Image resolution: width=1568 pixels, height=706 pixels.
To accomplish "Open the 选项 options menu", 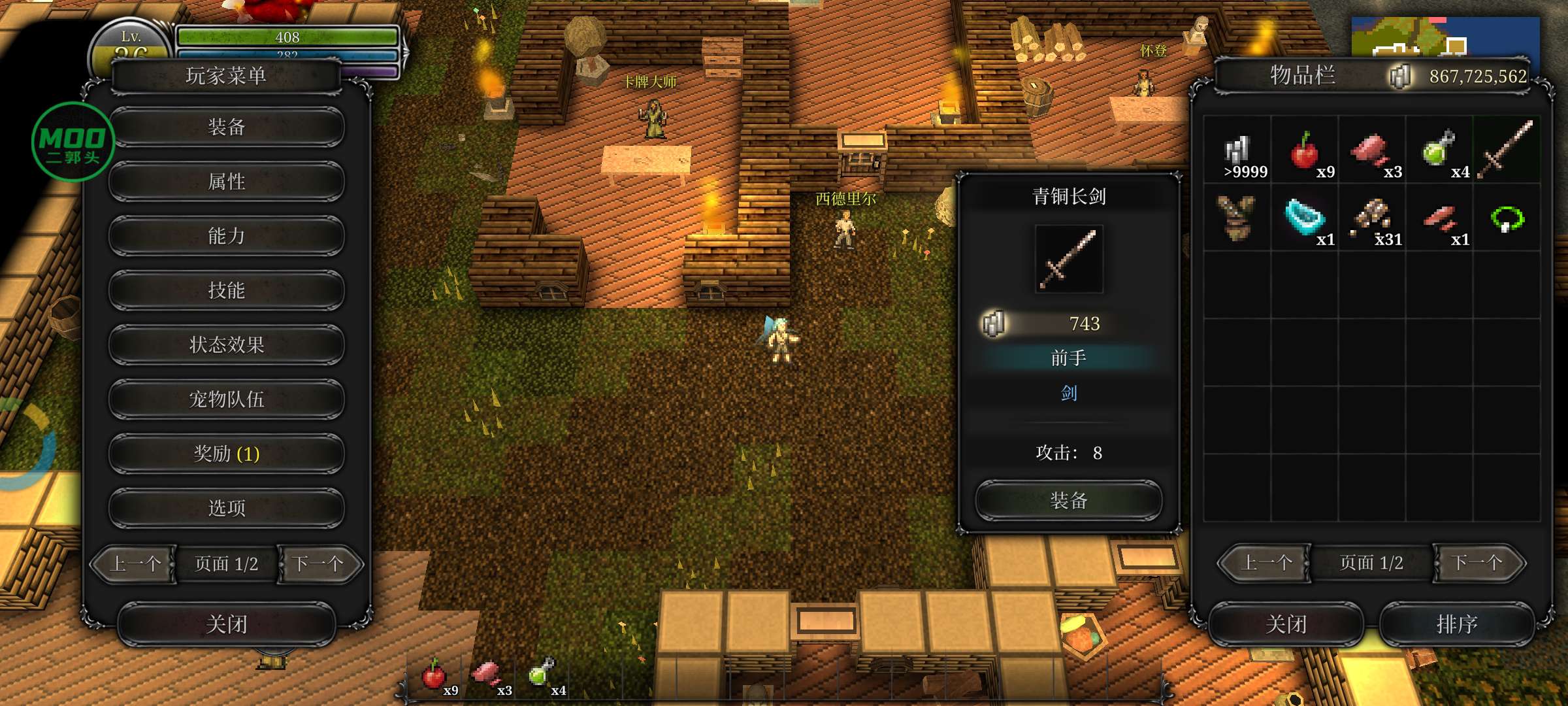I will (226, 508).
